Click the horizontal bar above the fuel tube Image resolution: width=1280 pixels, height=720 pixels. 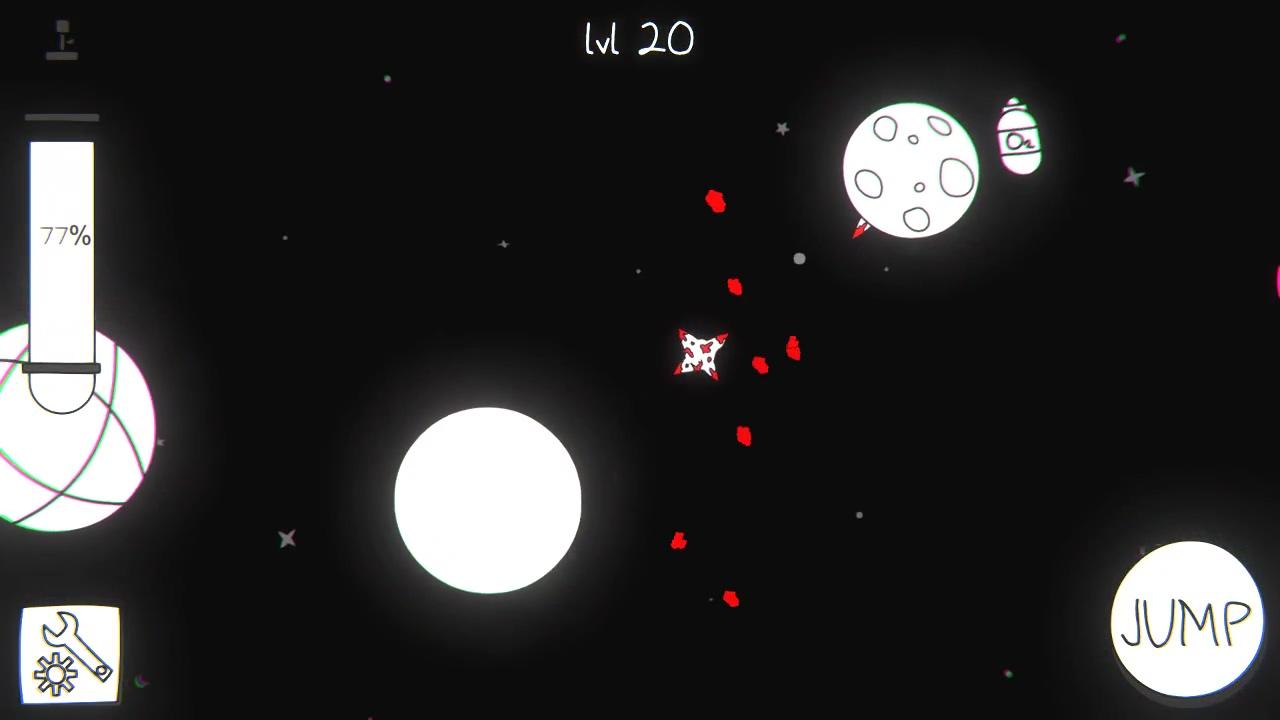tap(61, 117)
